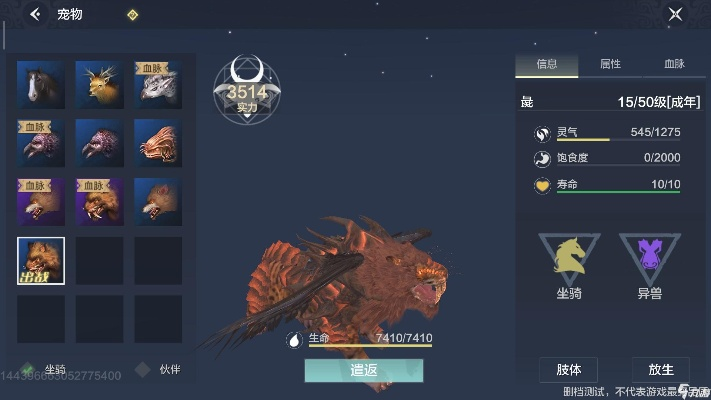
Task: Click the yellow horse 坐骑 triangle icon
Action: pyautogui.click(x=569, y=259)
